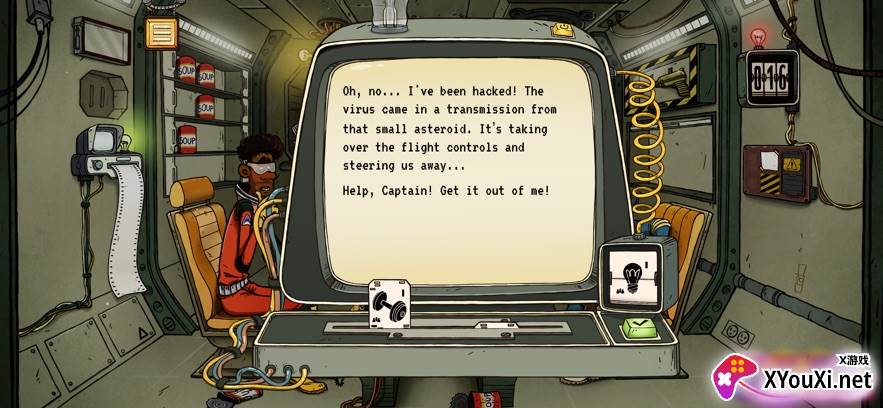The height and width of the screenshot is (408, 883).
Task: Tap the lightbulb card display
Action: click(x=630, y=275)
